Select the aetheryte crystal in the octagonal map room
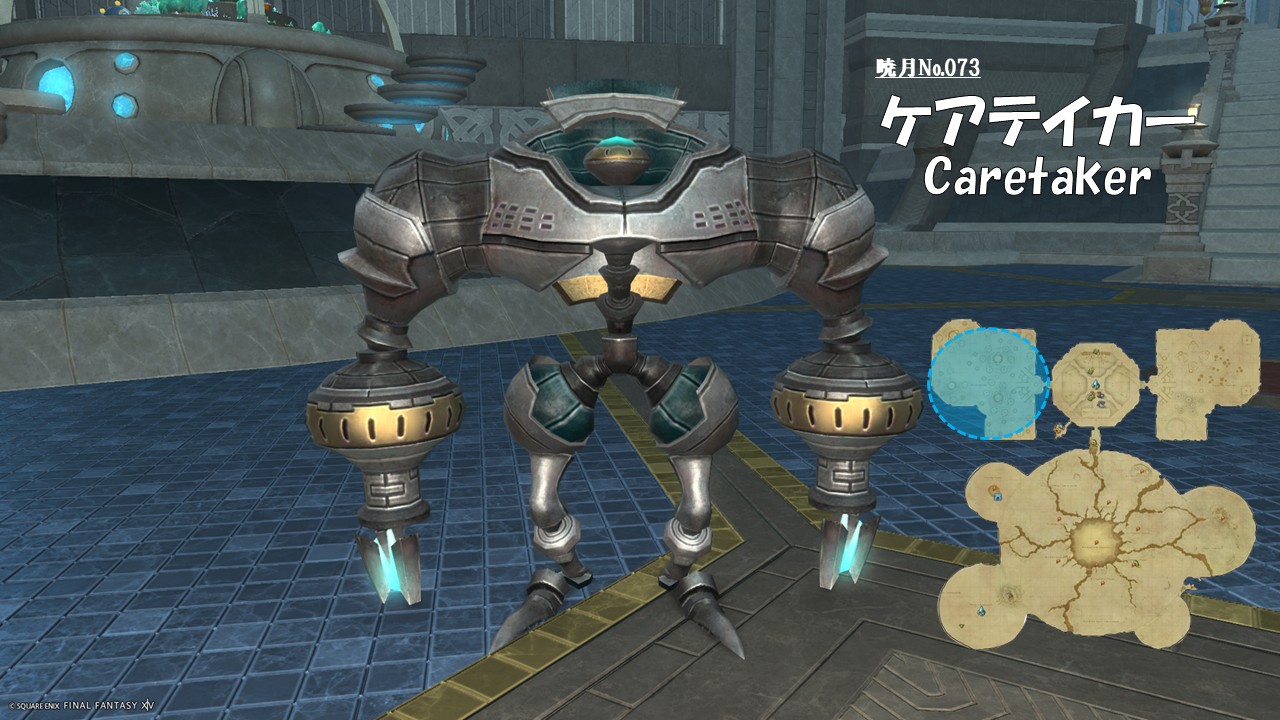This screenshot has height=720, width=1280. click(1096, 384)
